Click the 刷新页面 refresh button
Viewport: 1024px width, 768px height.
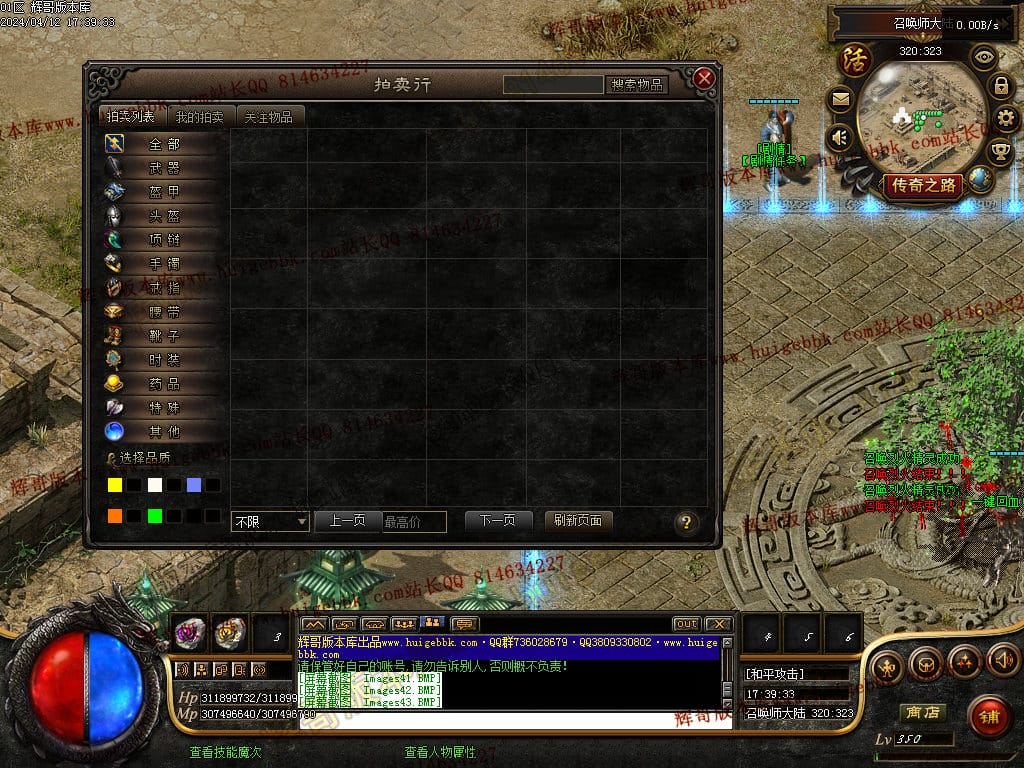[578, 521]
